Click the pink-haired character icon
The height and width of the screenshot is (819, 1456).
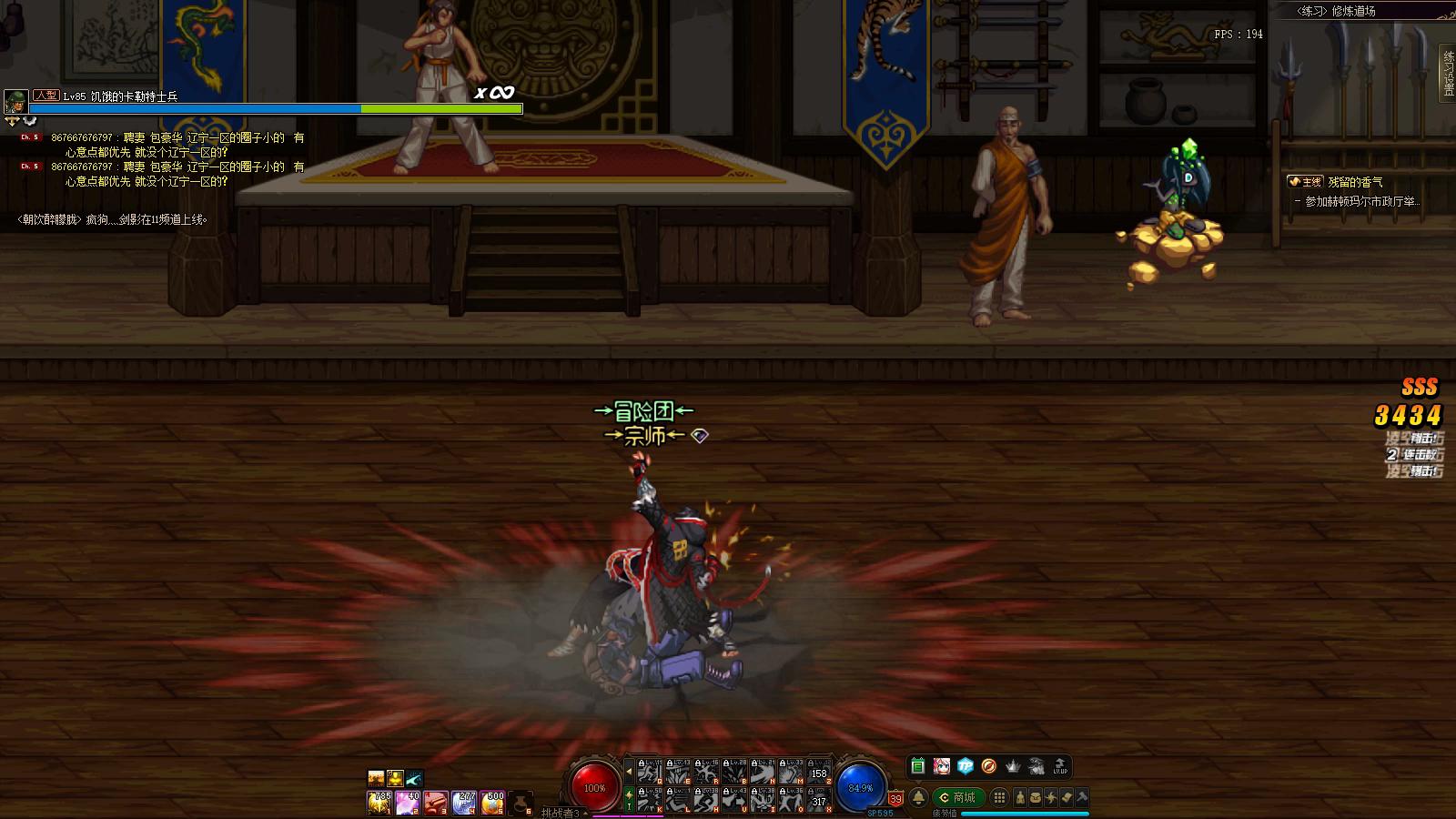pyautogui.click(x=941, y=766)
